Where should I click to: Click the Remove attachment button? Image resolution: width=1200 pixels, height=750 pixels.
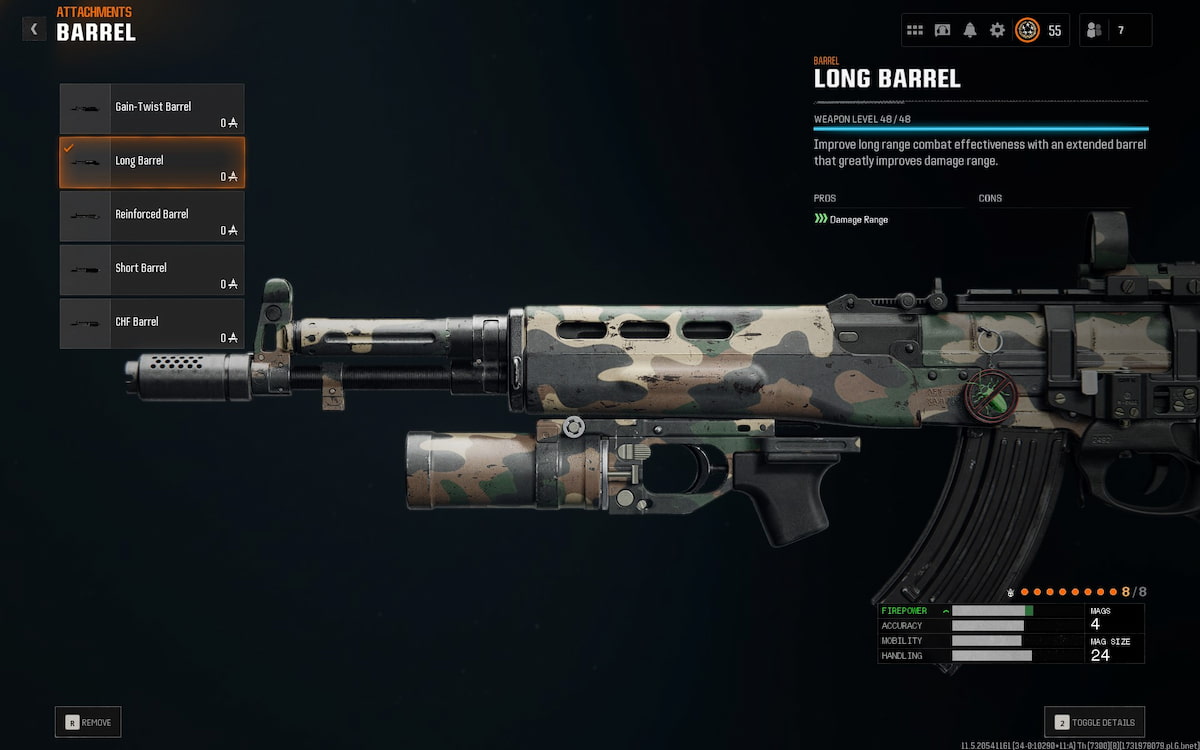pyautogui.click(x=88, y=722)
